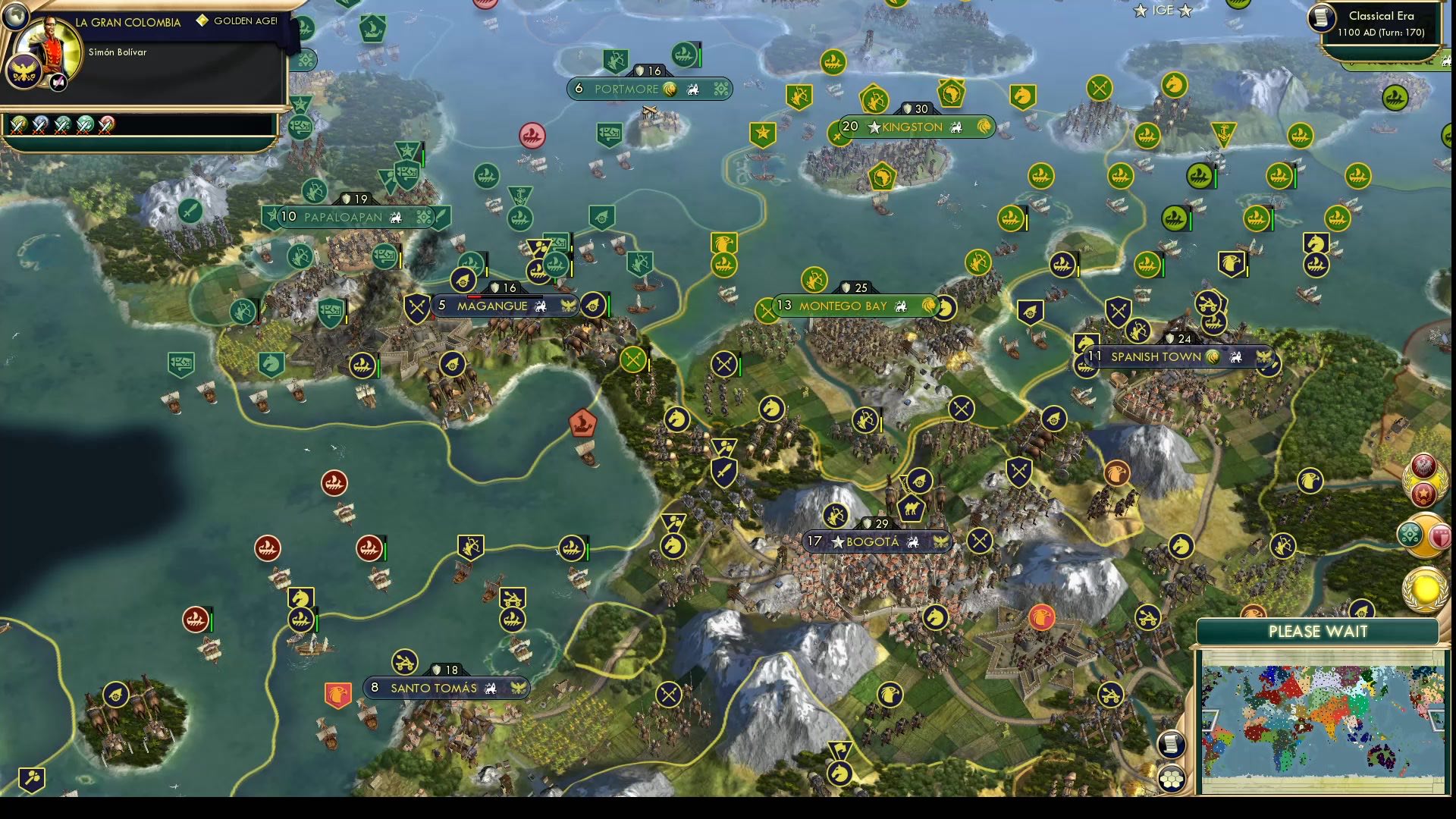Click the Papaloapan city banner
The height and width of the screenshot is (819, 1456).
(344, 217)
